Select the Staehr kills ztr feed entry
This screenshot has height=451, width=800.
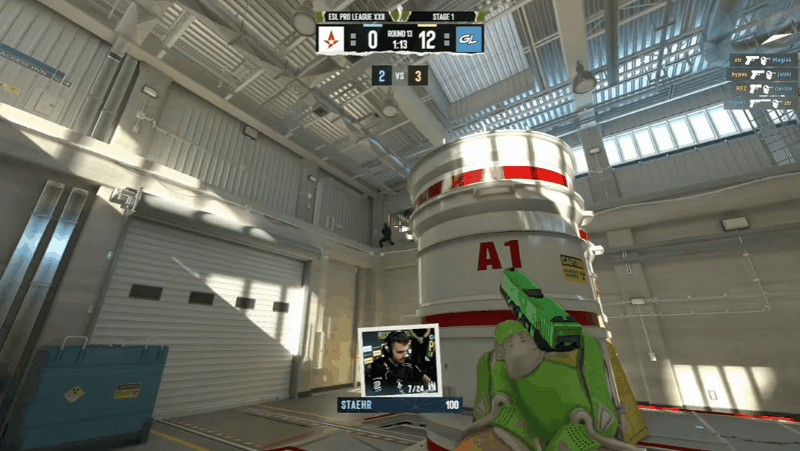(762, 103)
